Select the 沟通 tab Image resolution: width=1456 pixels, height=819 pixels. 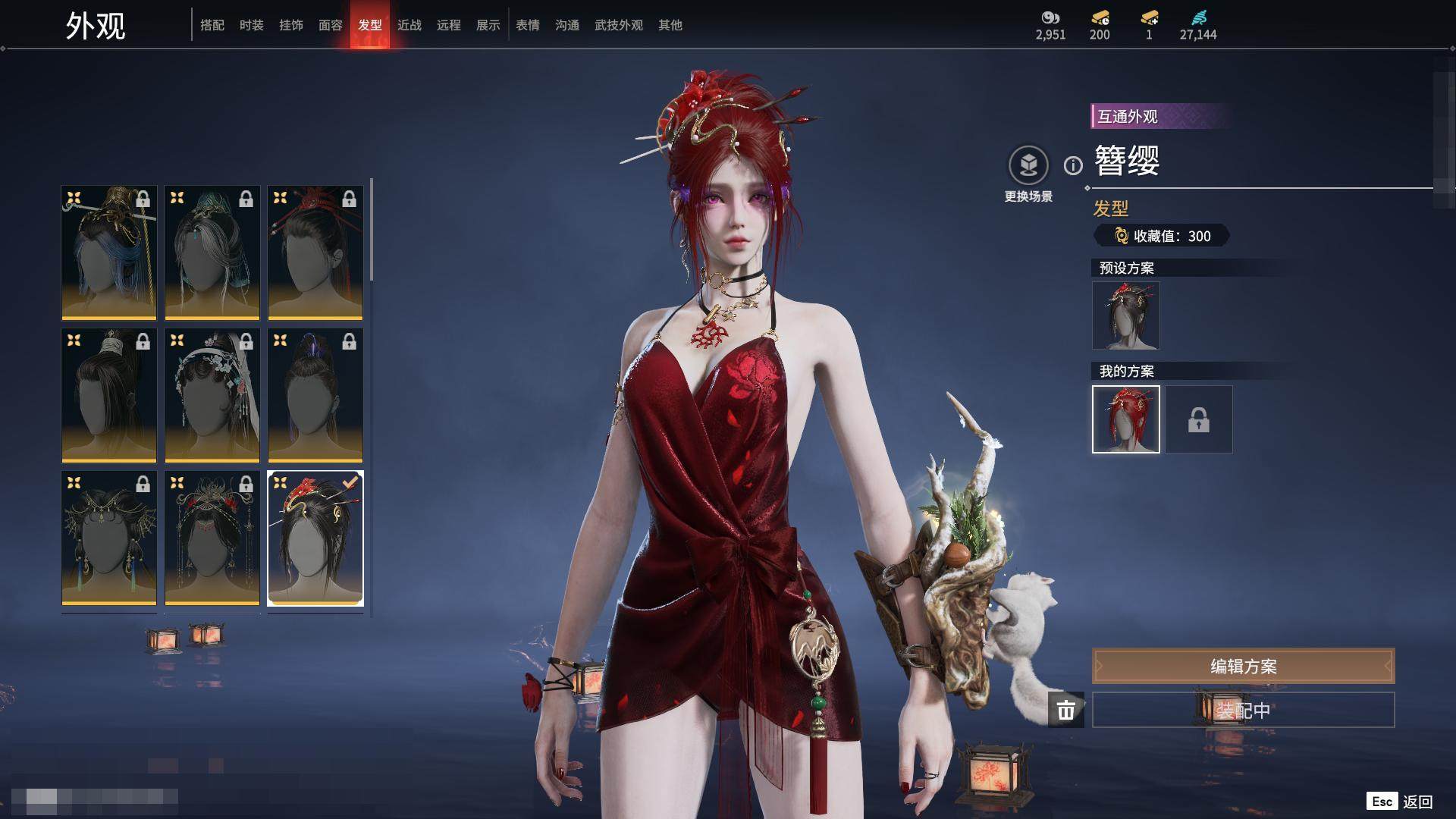click(x=567, y=25)
